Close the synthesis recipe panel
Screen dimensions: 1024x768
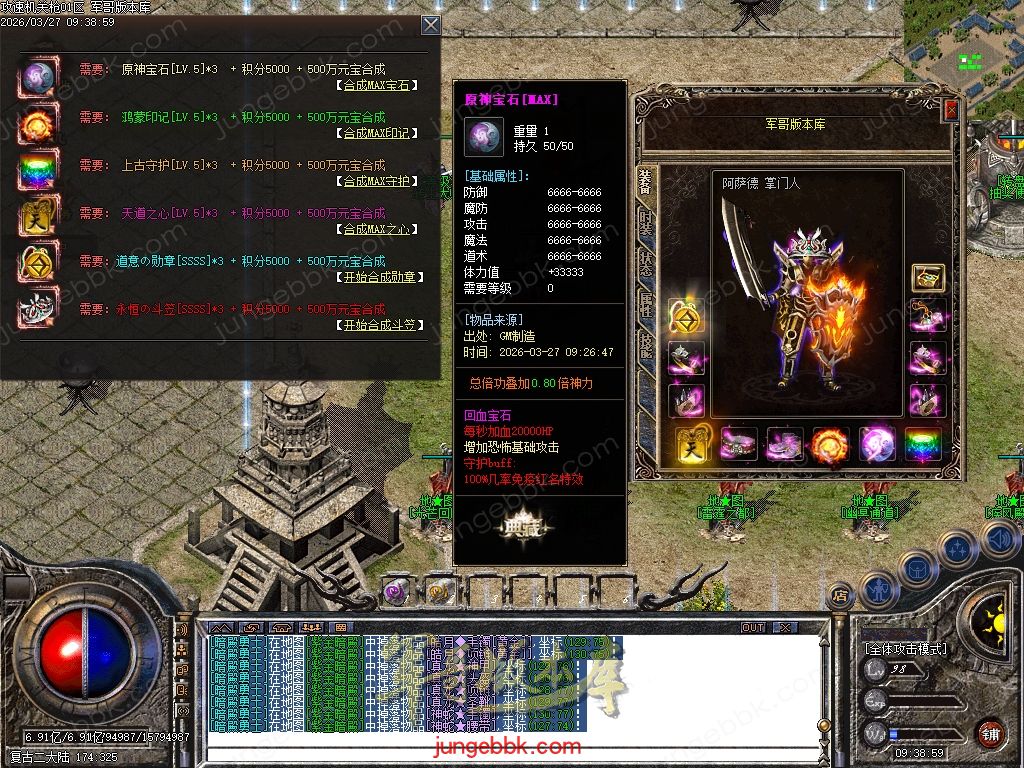tap(430, 25)
